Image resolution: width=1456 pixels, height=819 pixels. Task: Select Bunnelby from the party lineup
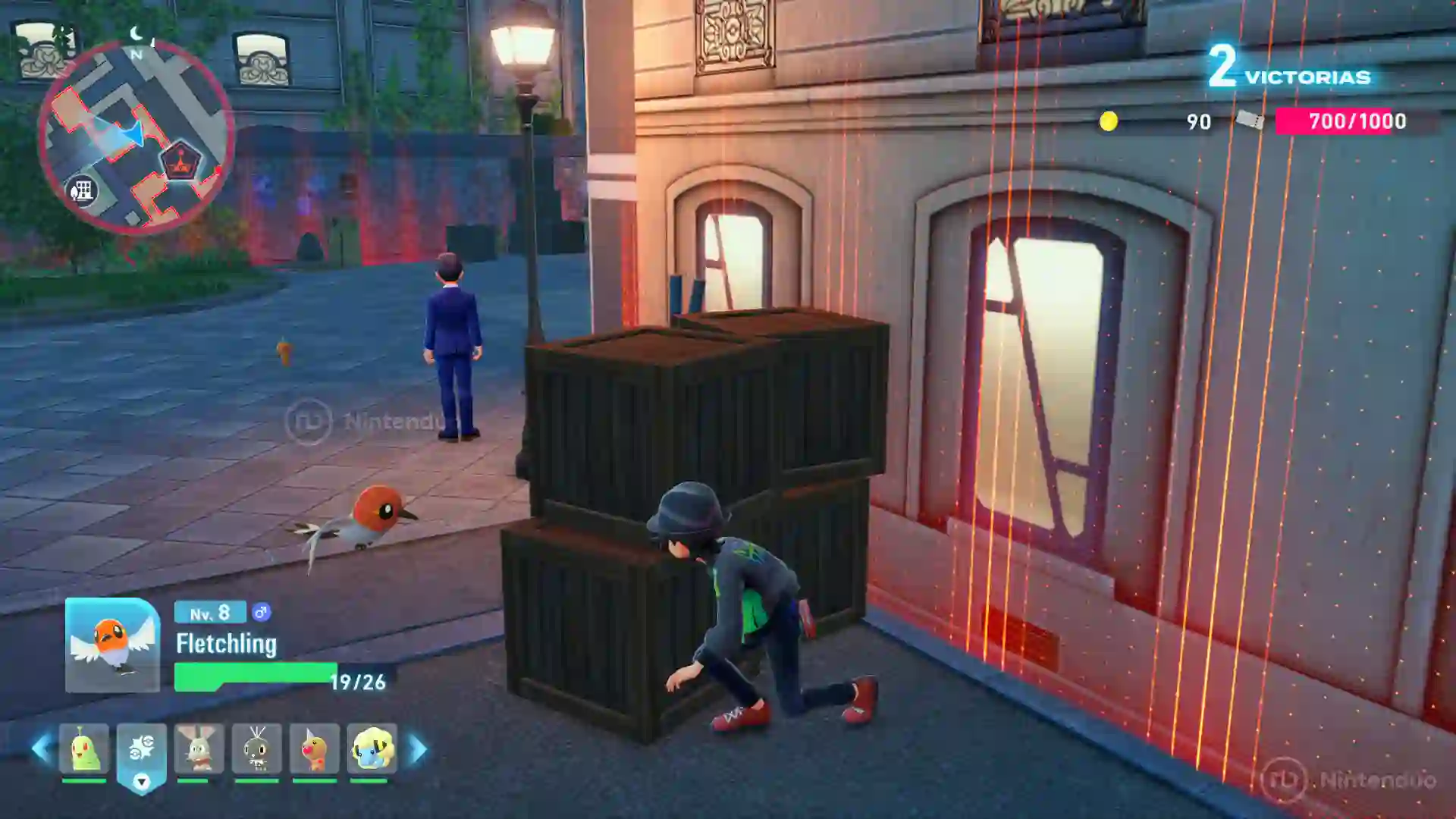199,747
